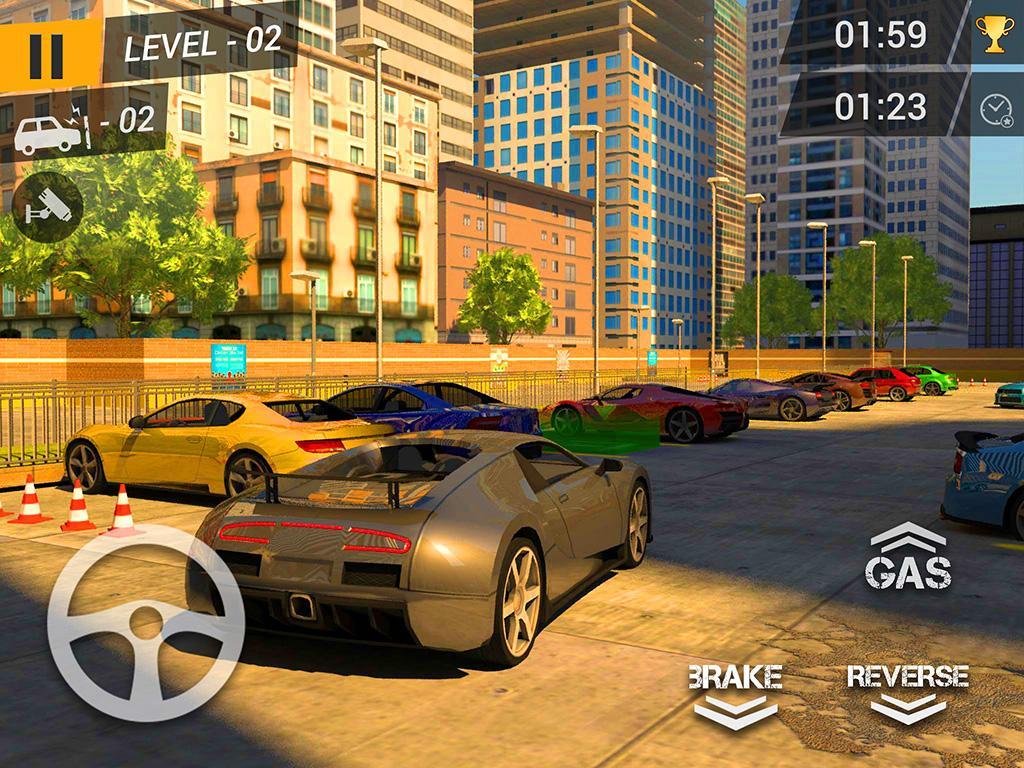Engage the REVERSE button
This screenshot has width=1024, height=768.
coord(908,692)
